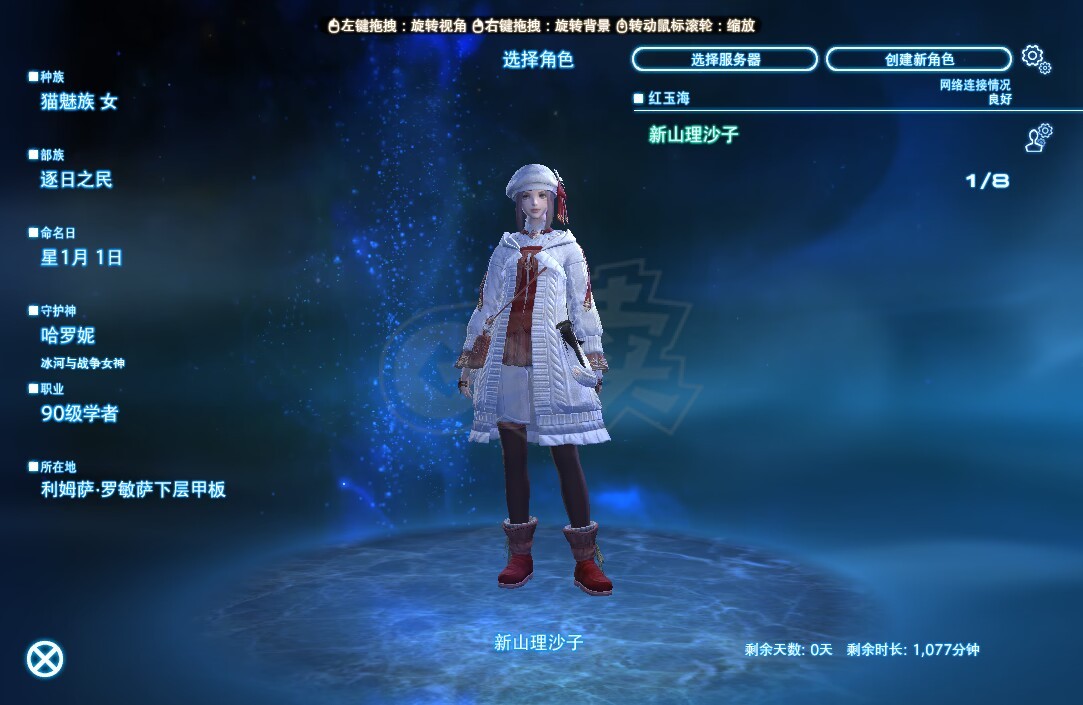Open system settings gear icon

[1036, 60]
